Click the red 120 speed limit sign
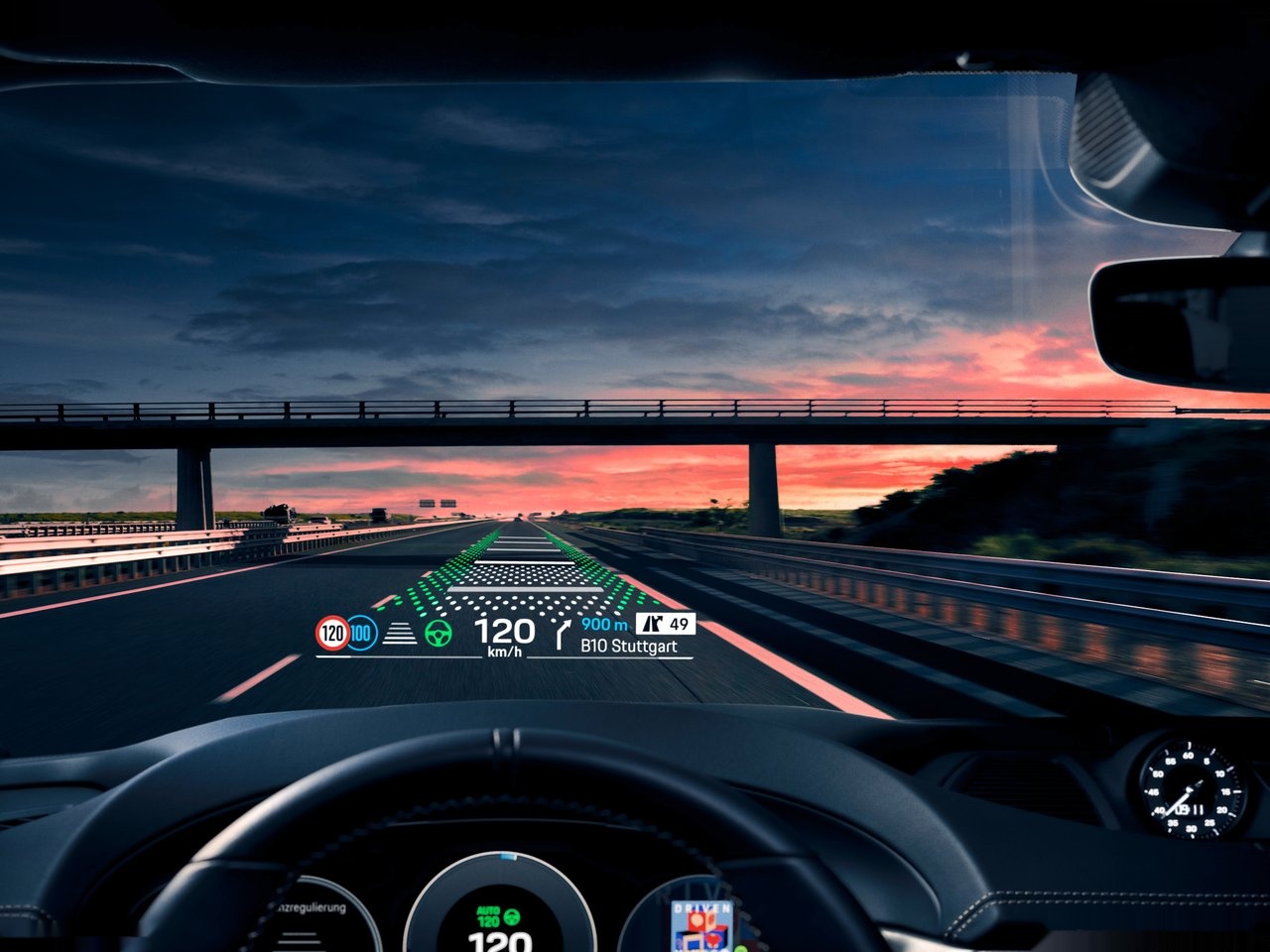 332,633
